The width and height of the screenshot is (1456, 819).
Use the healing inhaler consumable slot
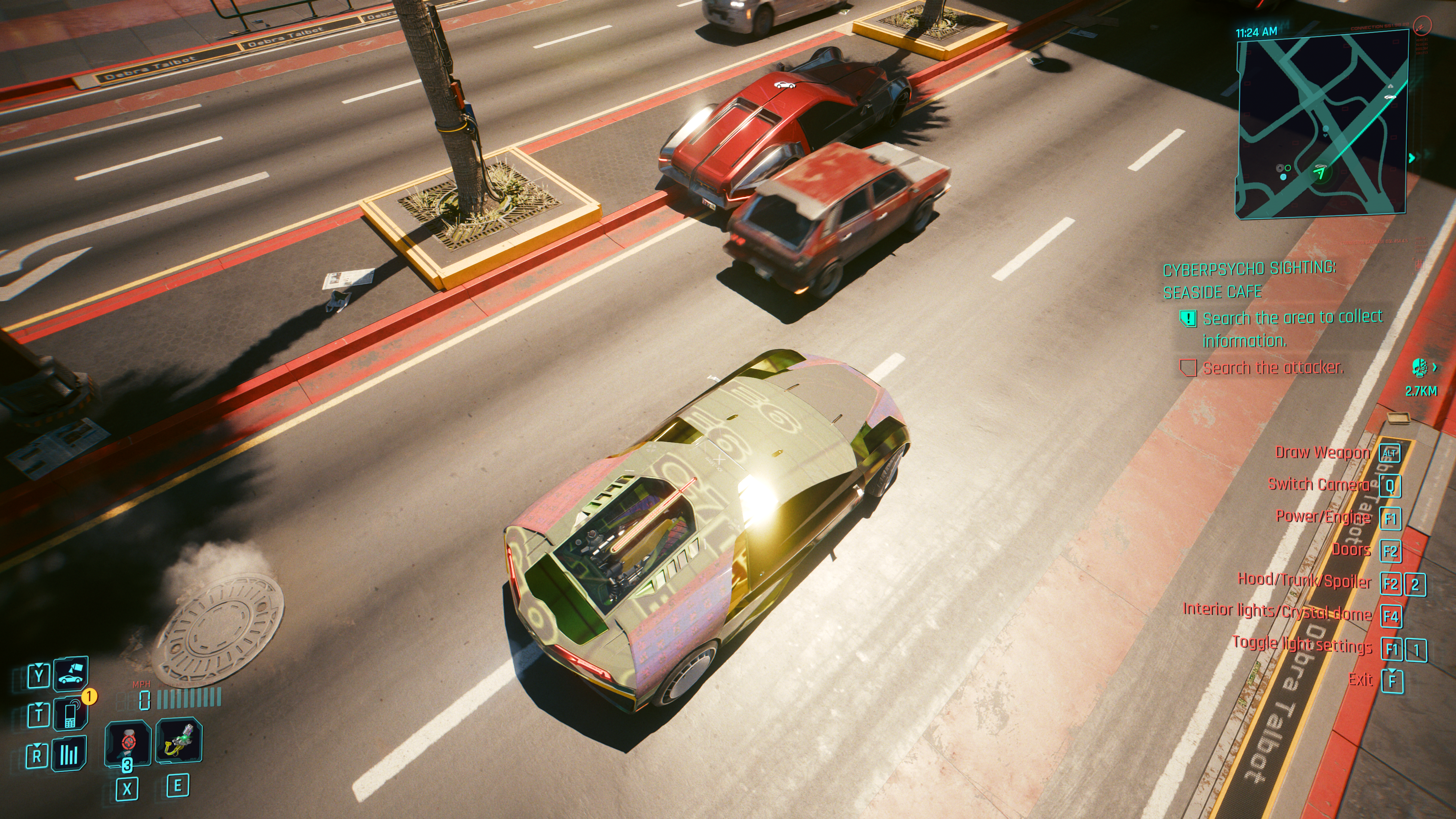tap(128, 742)
